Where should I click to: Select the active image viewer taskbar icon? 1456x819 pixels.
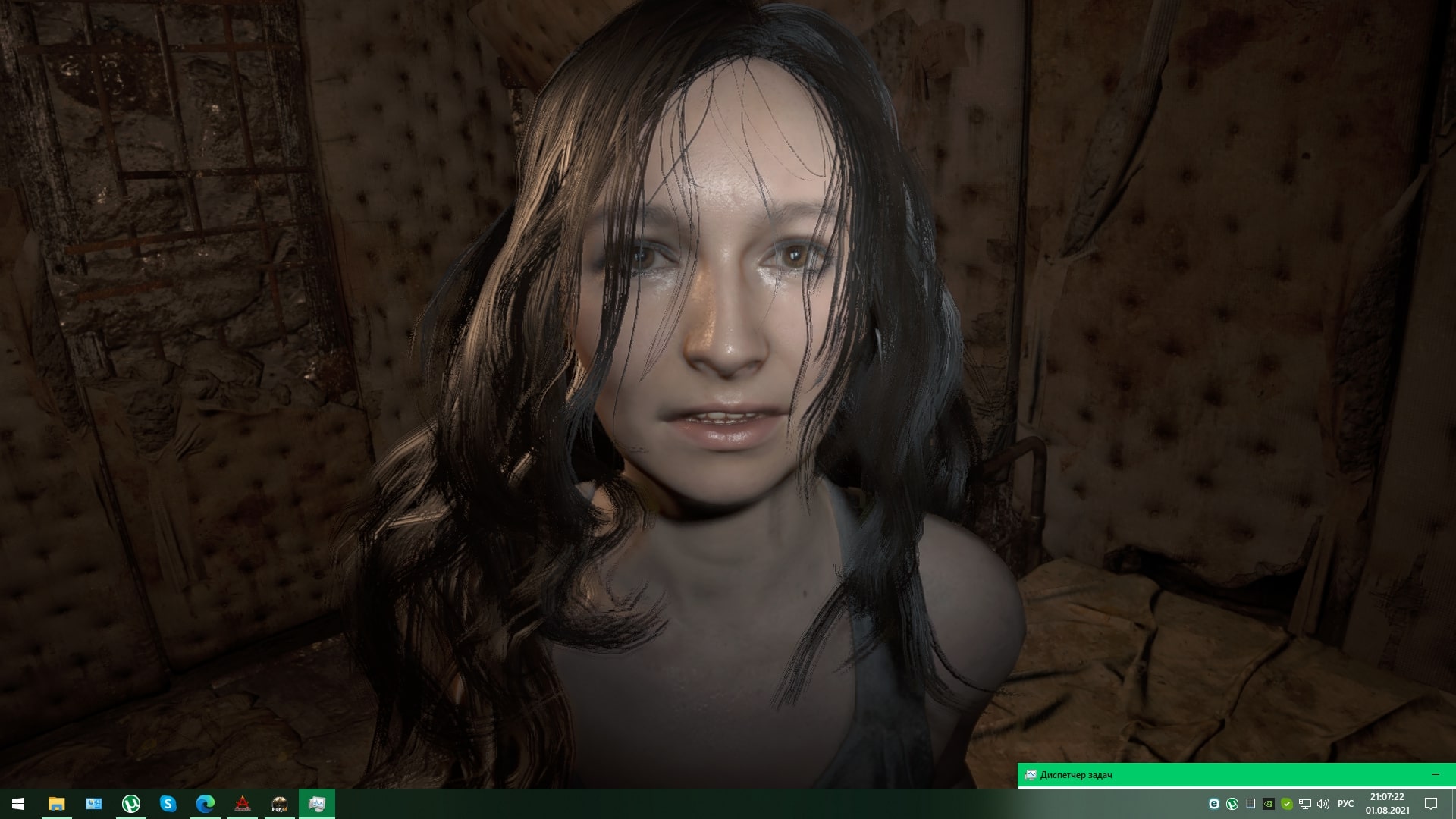[317, 805]
